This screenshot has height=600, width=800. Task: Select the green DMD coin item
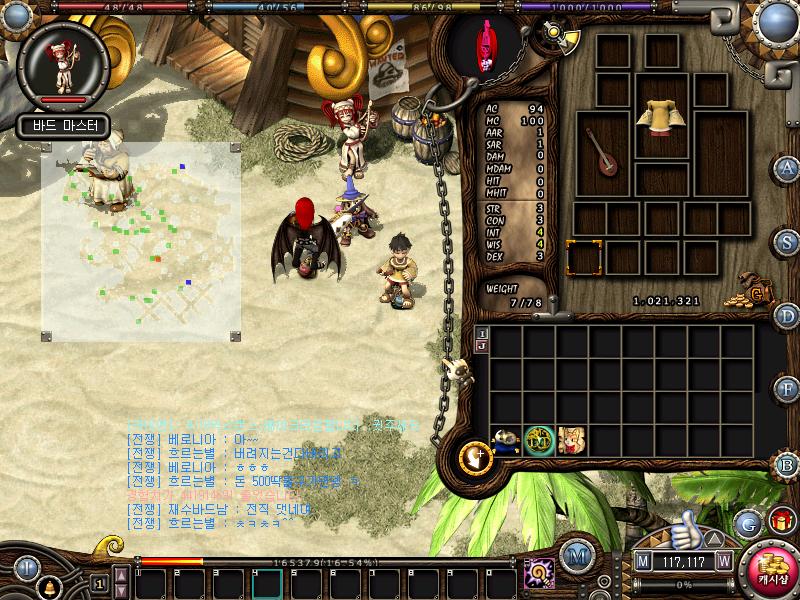click(x=540, y=440)
